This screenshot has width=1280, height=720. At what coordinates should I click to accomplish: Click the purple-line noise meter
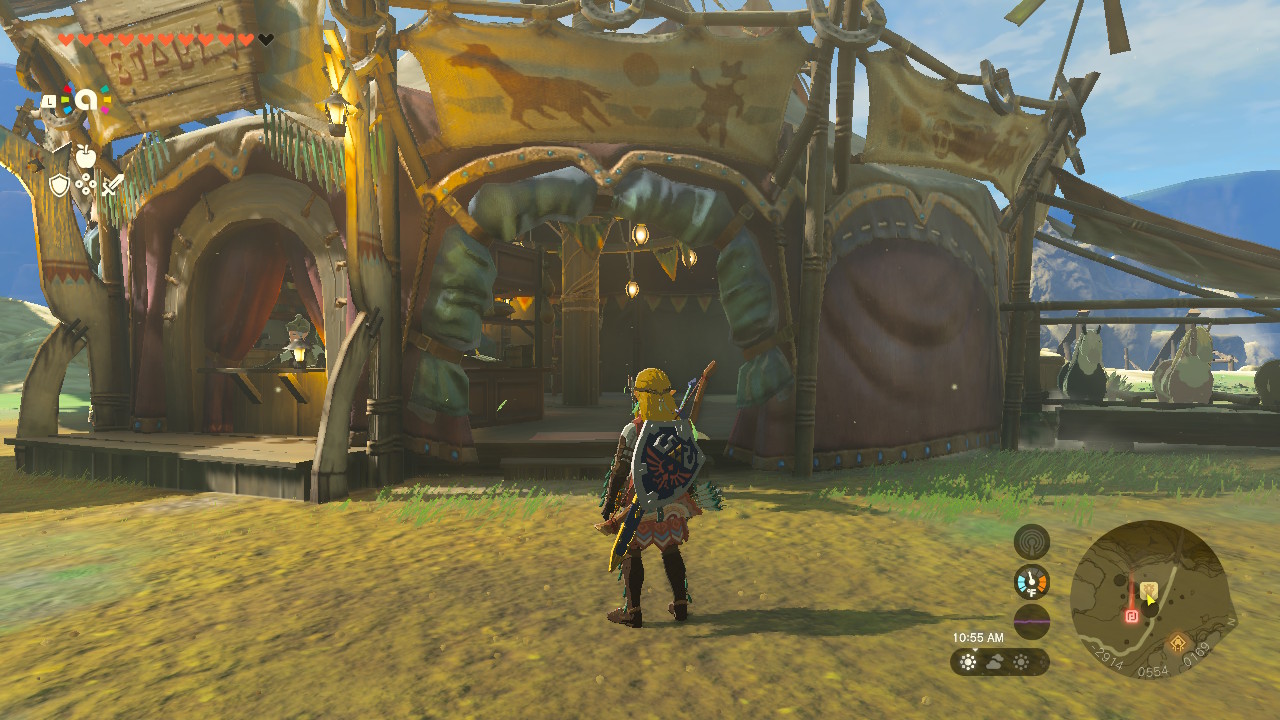(x=1031, y=622)
